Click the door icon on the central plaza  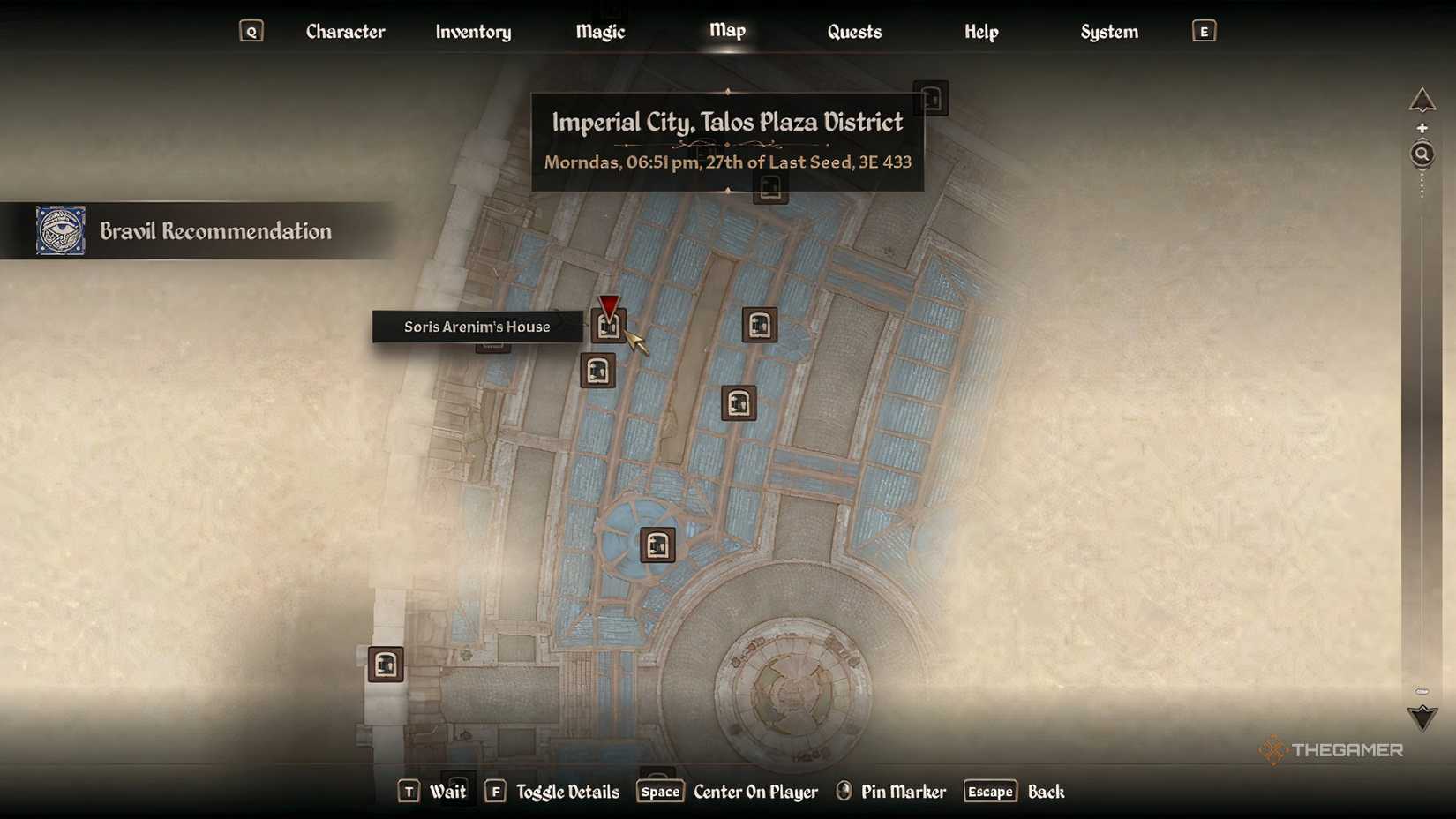point(656,545)
